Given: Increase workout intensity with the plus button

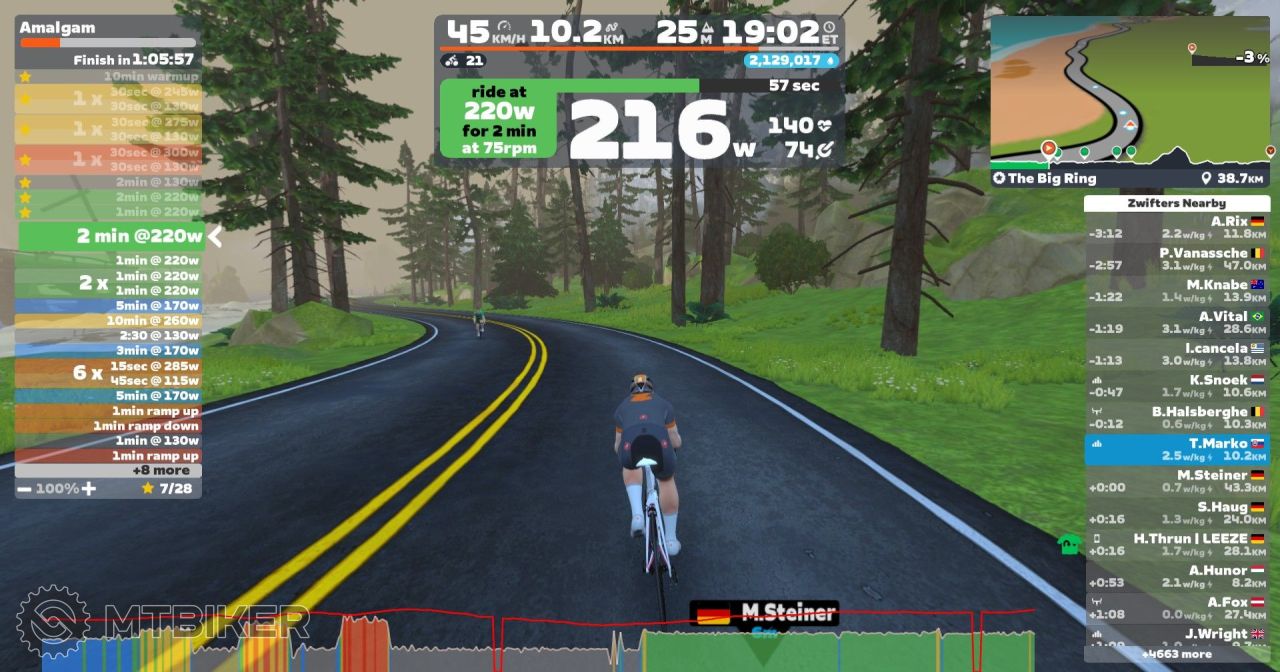Looking at the screenshot, I should click(x=89, y=488).
